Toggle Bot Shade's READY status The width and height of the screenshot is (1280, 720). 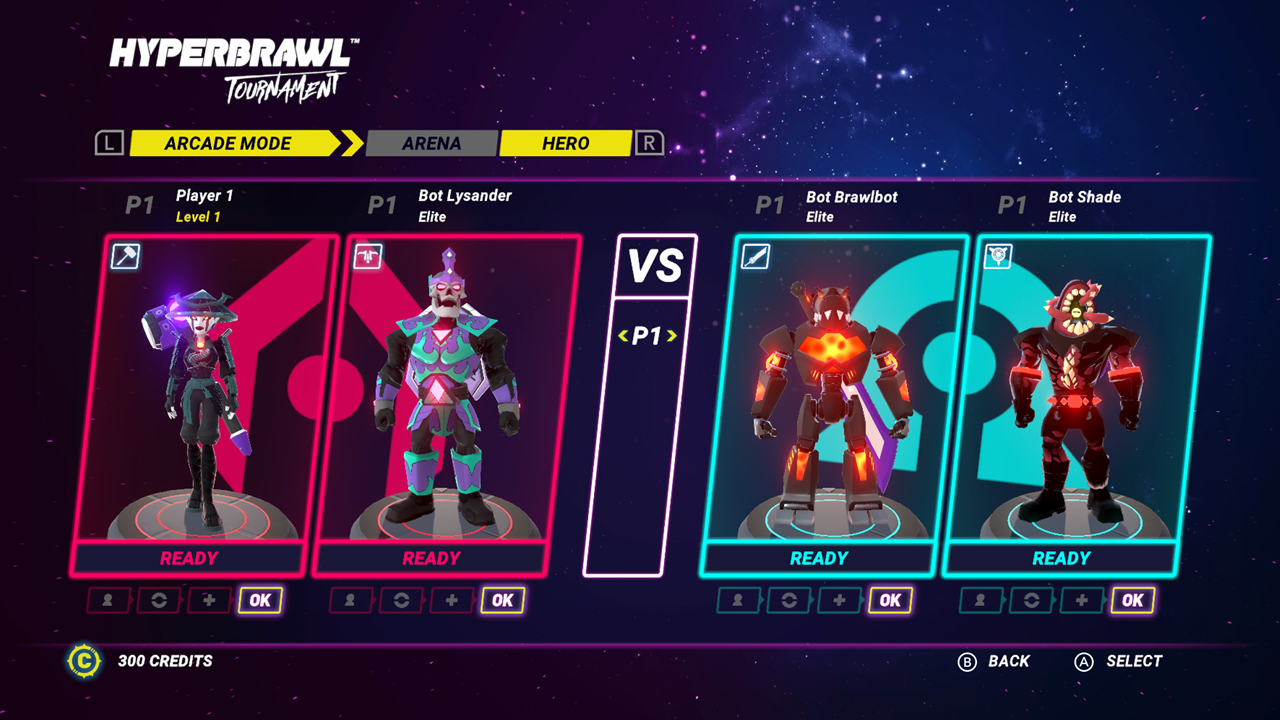(1059, 557)
